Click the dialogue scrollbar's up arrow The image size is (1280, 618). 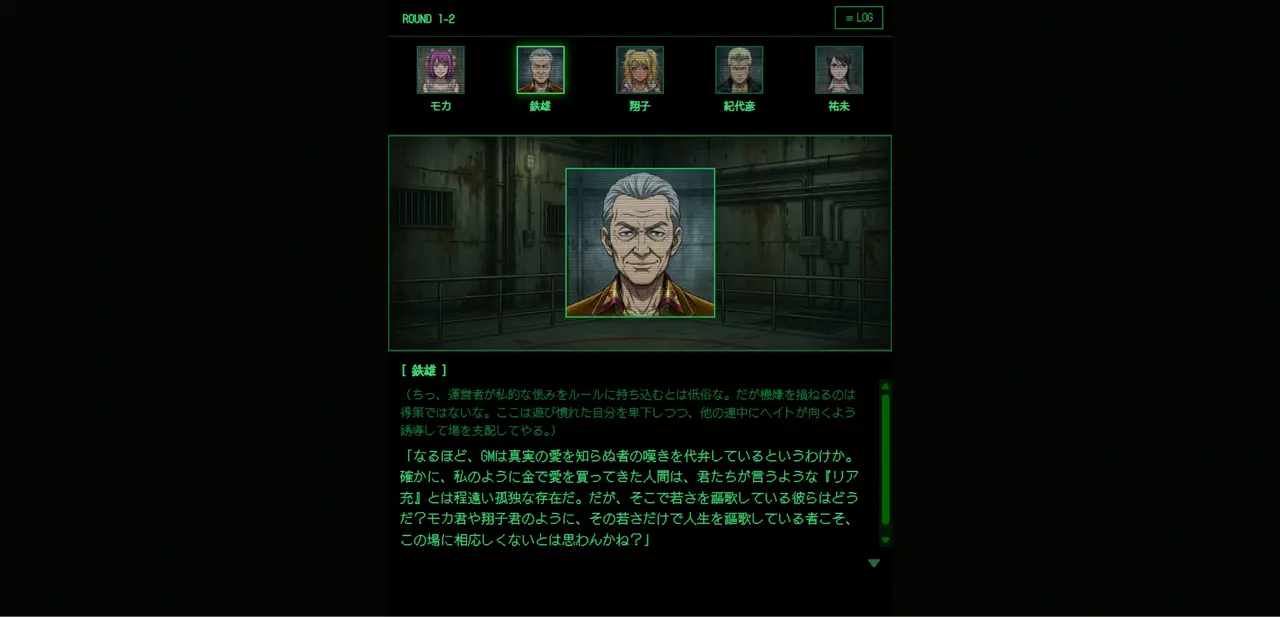click(x=885, y=386)
